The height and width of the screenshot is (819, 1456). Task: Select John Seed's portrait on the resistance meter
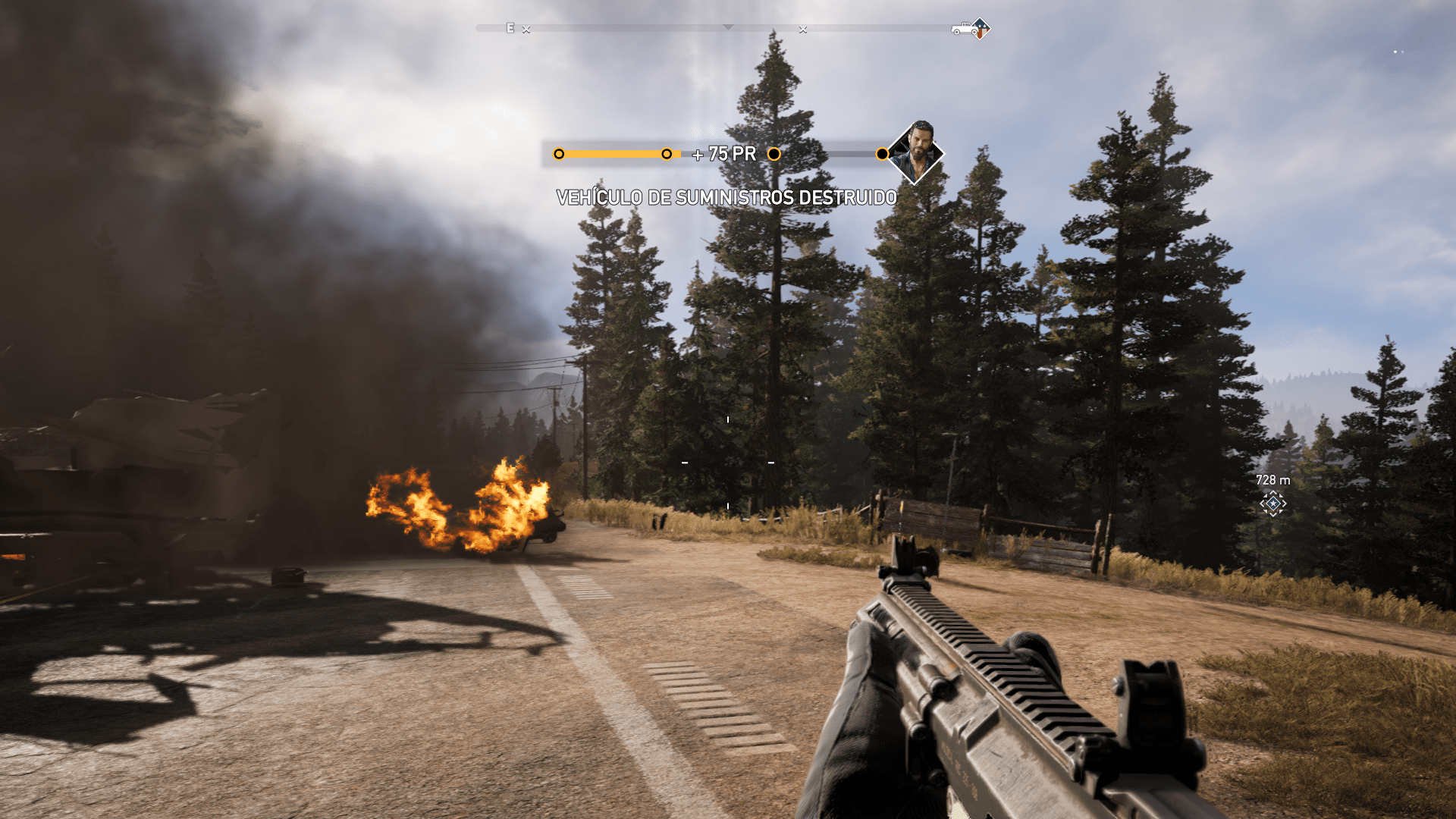point(915,152)
